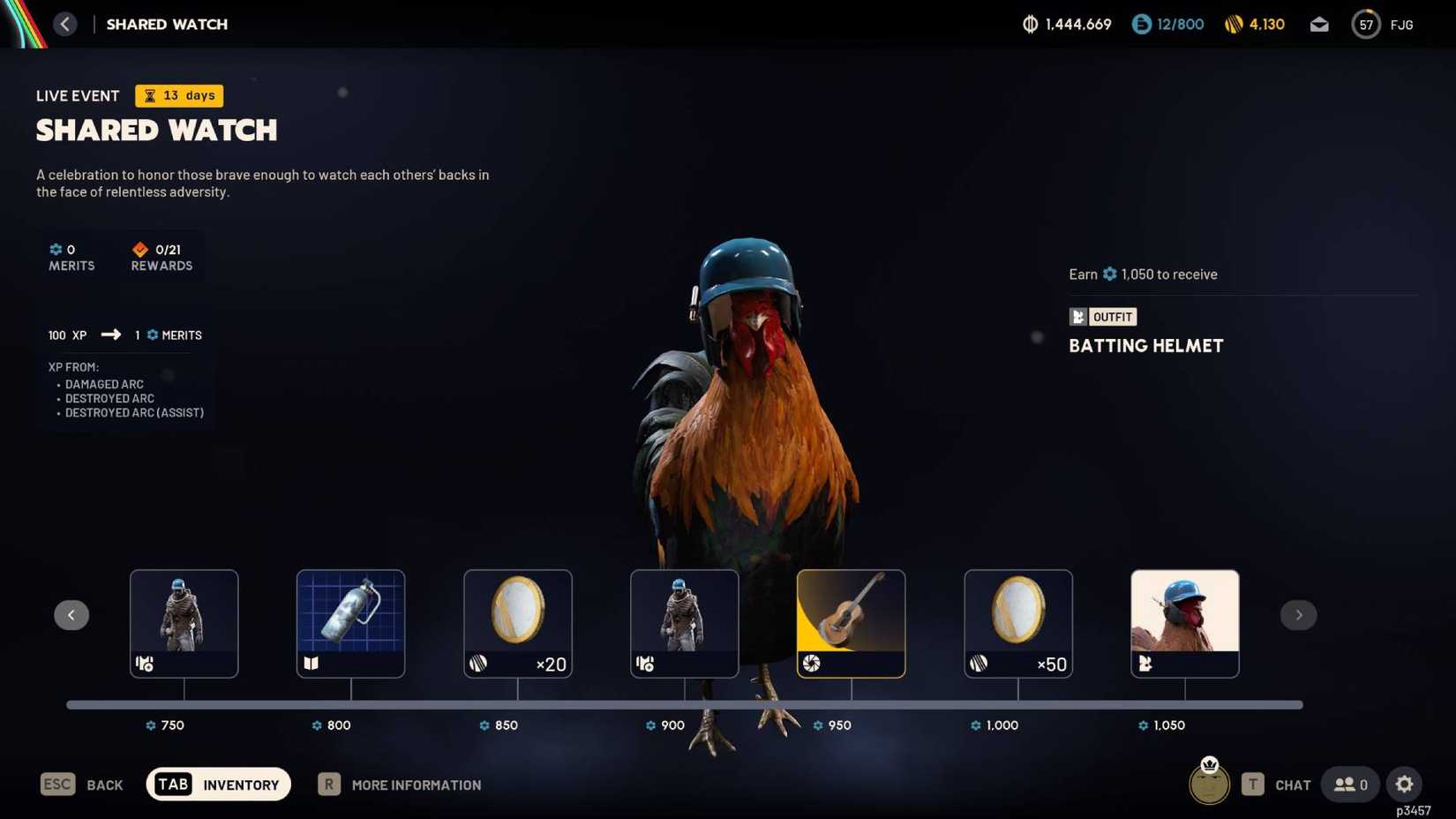The height and width of the screenshot is (819, 1456).
Task: Click the back arrow near Shared Watch title
Action: pyautogui.click(x=65, y=24)
